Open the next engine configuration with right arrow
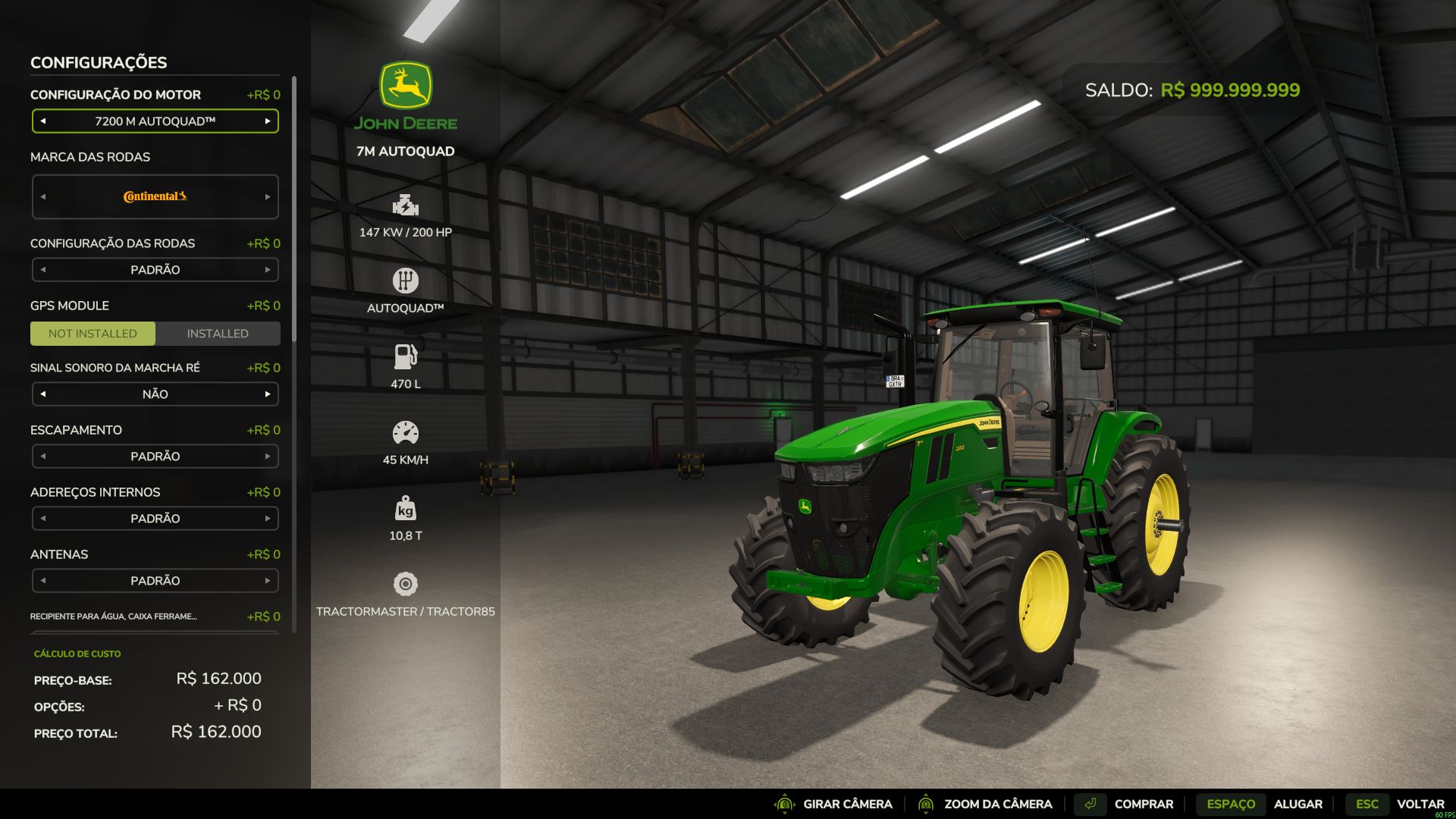This screenshot has width=1456, height=819. [268, 121]
